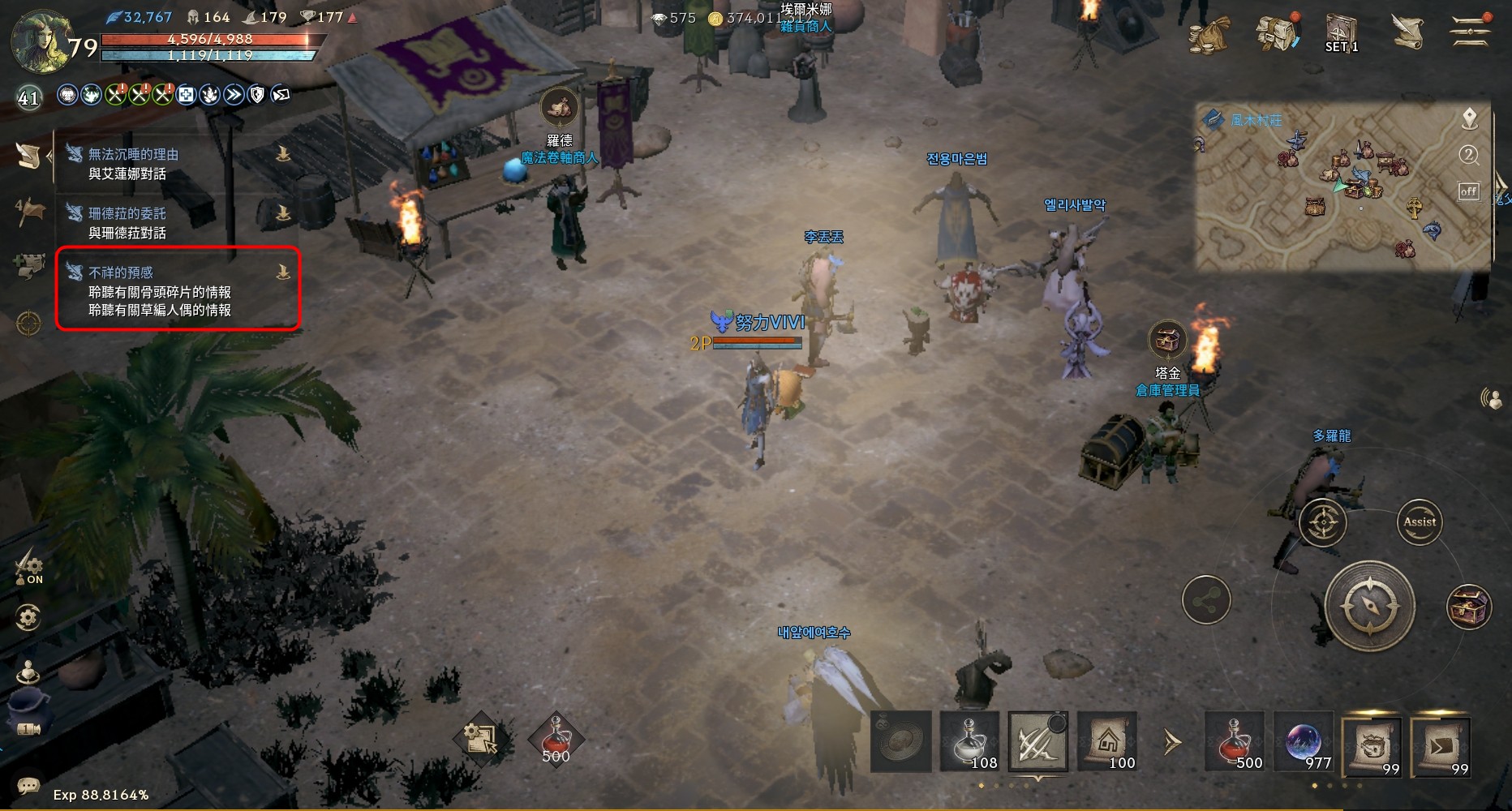Screen dimensions: 1512x811
Task: Use the home return scroll slot
Action: tap(1107, 741)
